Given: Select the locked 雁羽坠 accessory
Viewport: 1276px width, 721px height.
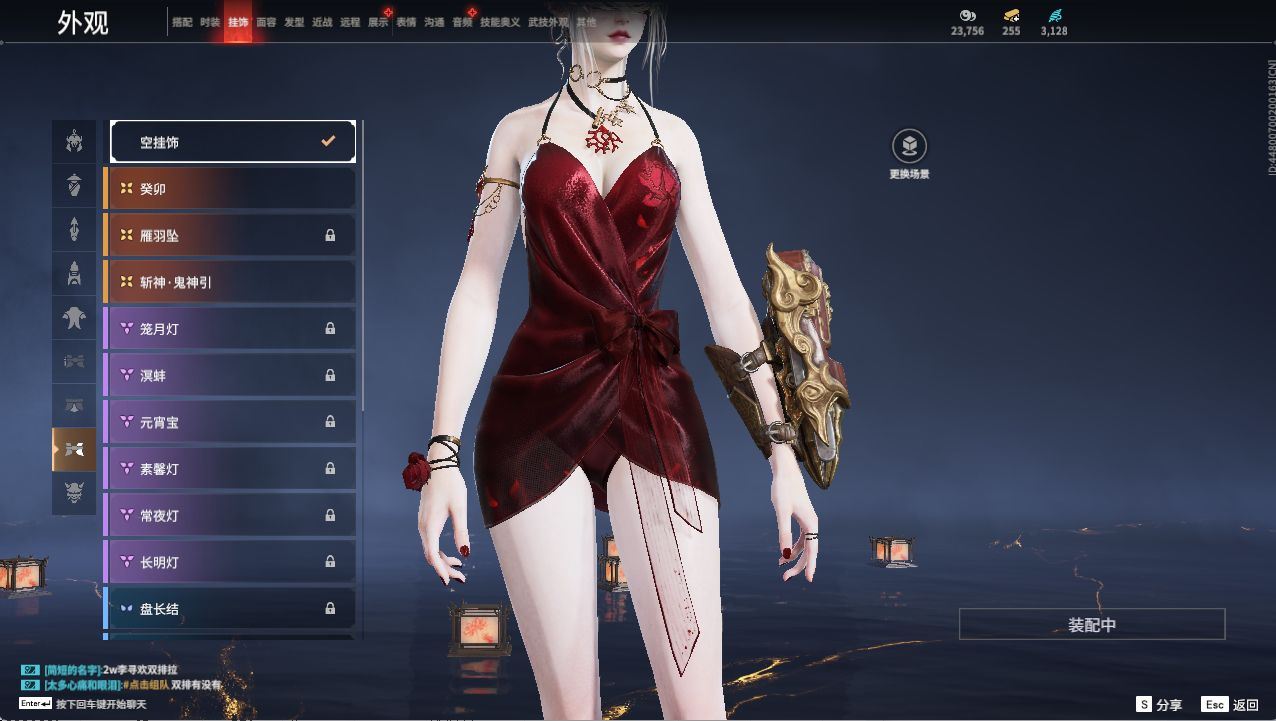Looking at the screenshot, I should coord(230,236).
